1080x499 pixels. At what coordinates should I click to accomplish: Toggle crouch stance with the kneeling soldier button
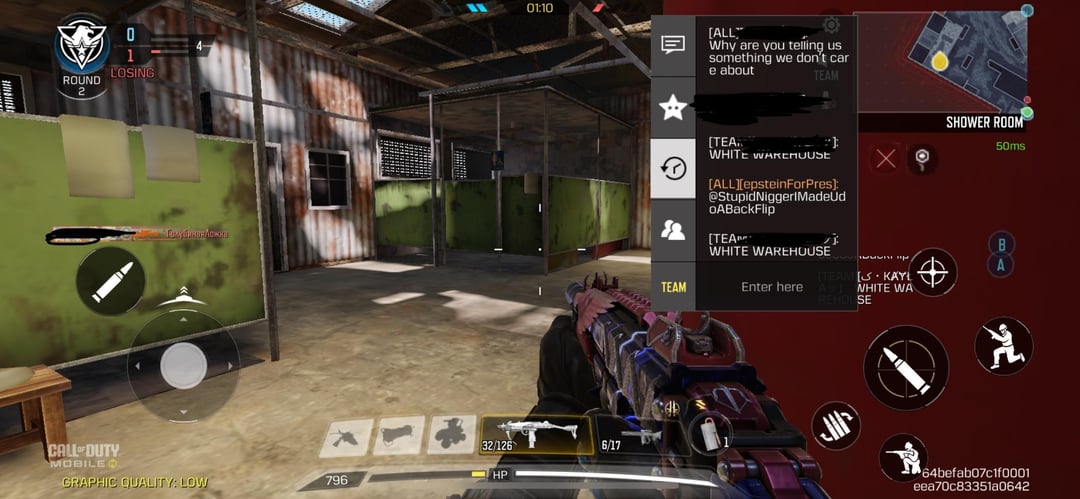coord(1003,346)
